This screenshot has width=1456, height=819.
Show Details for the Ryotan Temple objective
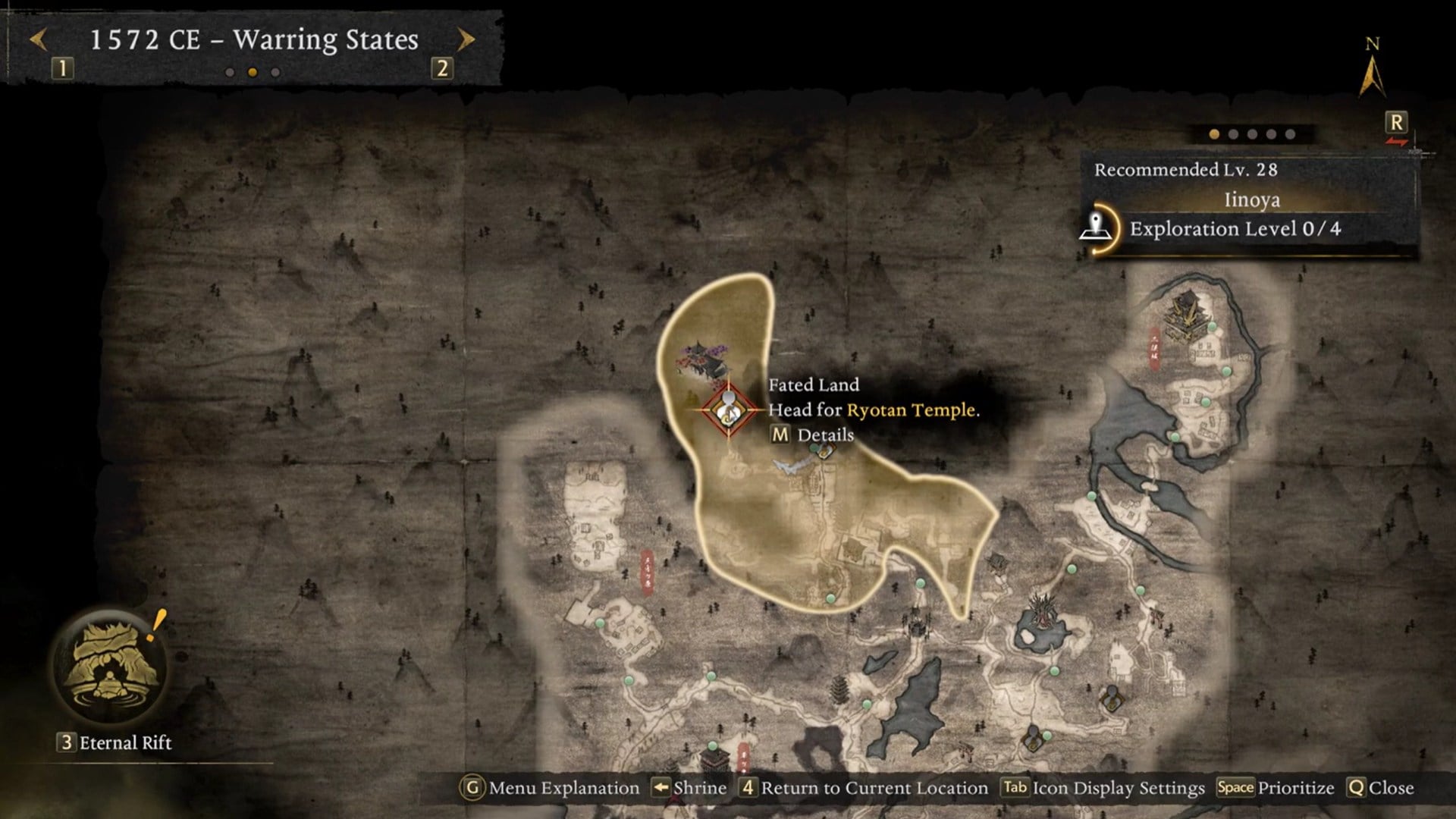pyautogui.click(x=812, y=435)
